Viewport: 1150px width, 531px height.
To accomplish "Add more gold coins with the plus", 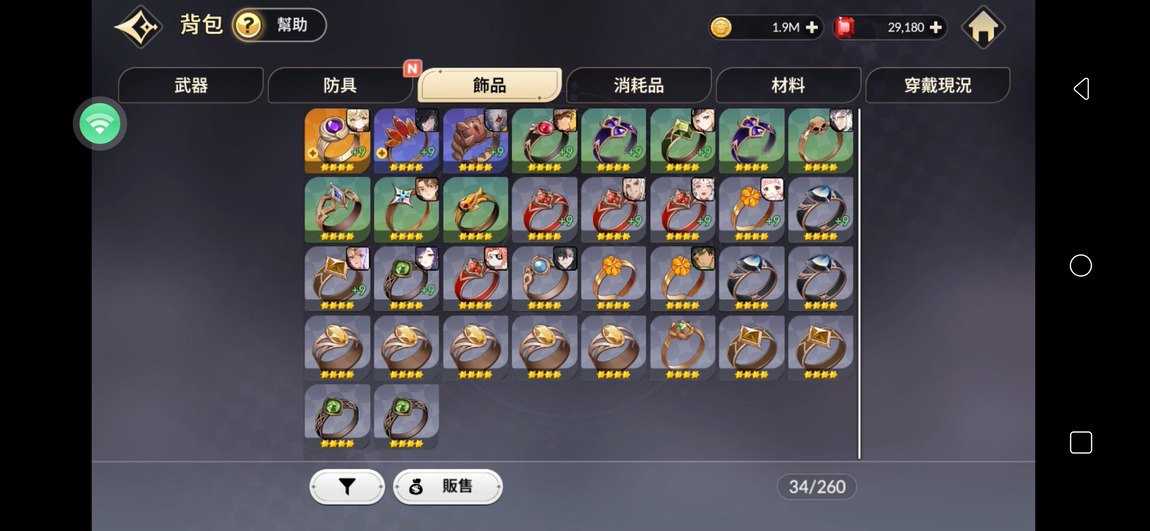I will point(811,28).
